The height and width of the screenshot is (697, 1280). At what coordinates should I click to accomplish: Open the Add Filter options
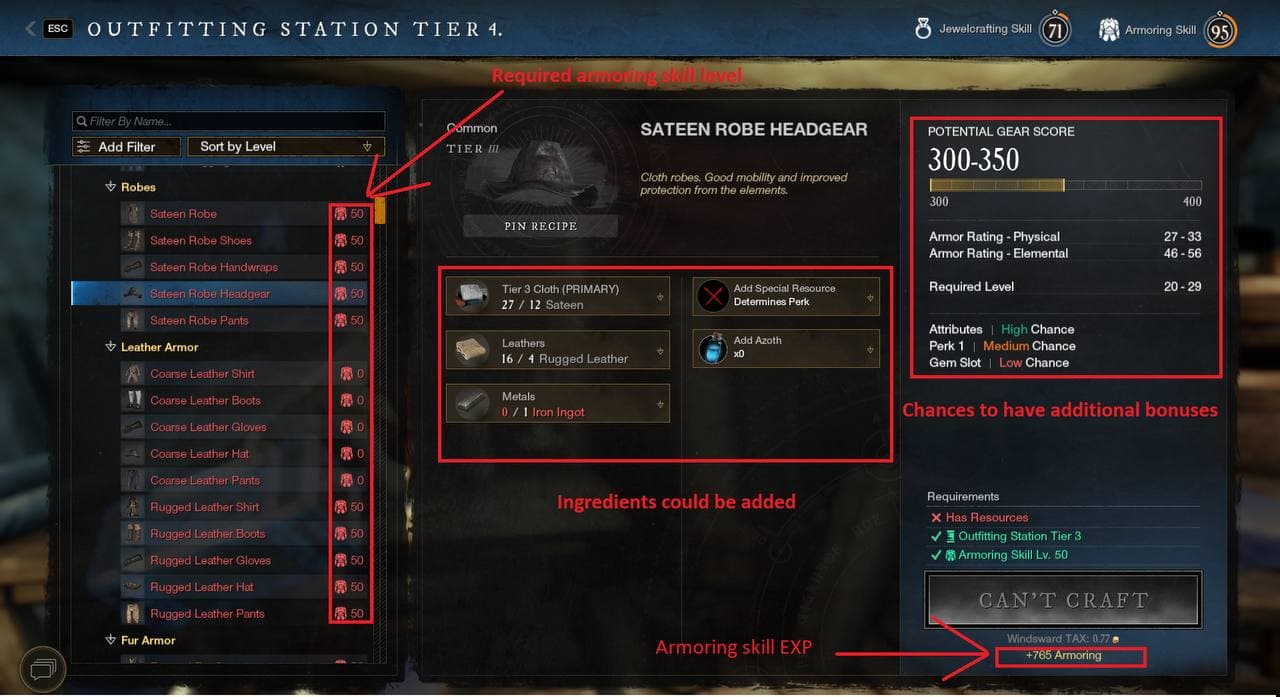tap(127, 147)
